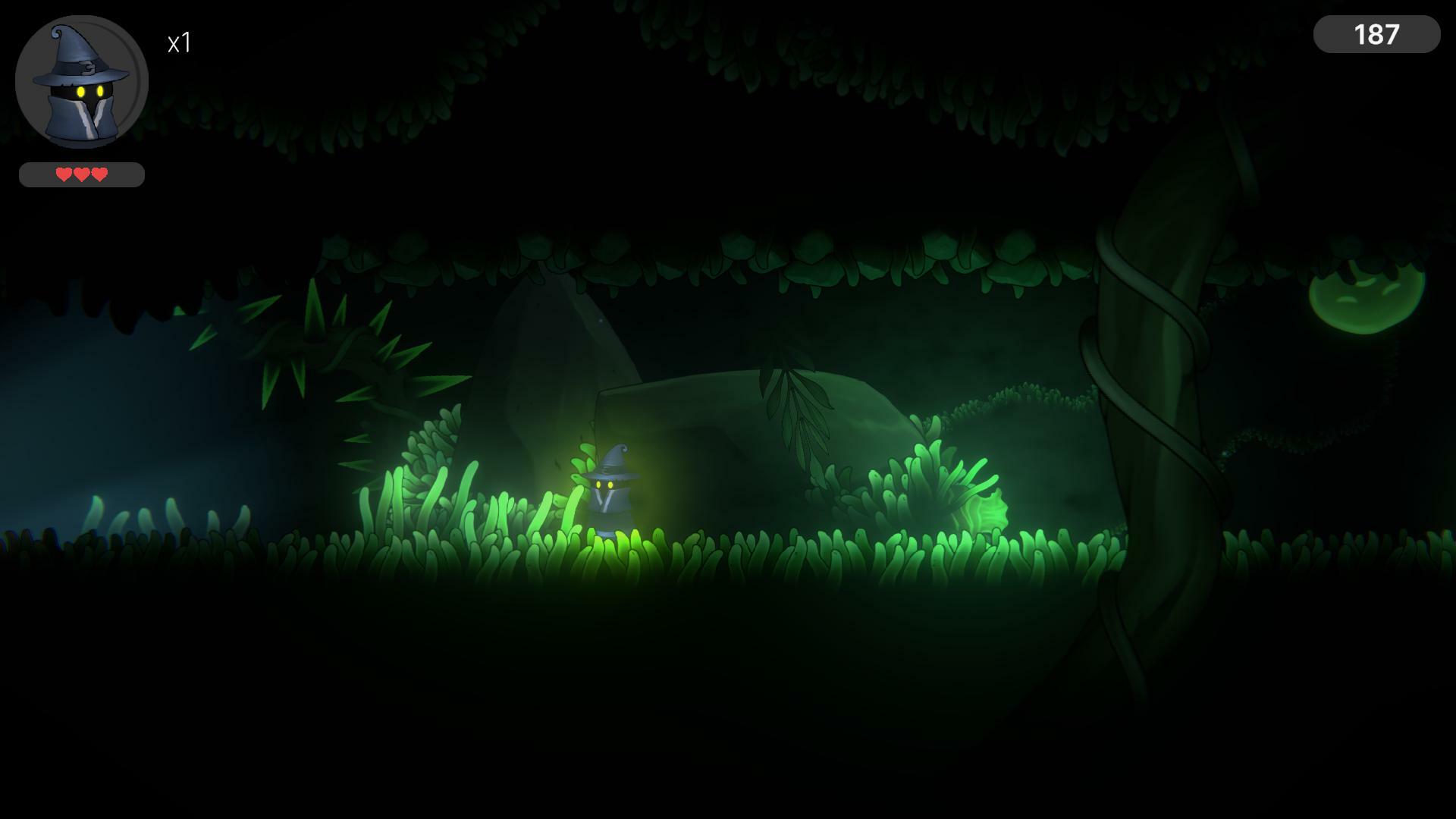Click the third red heart in health bar
1456x819 pixels.
pos(99,175)
